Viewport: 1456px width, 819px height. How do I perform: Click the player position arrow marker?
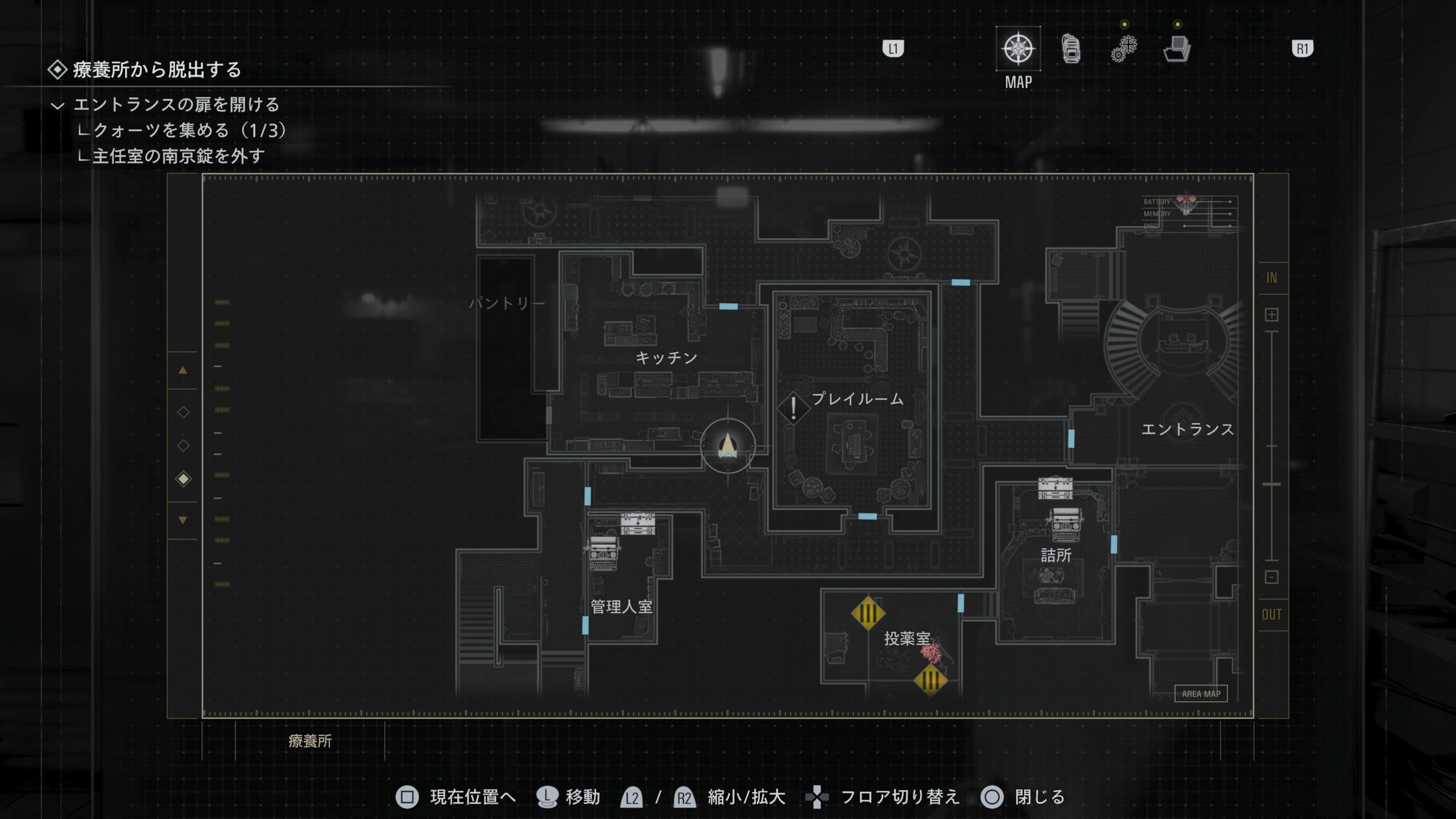coord(728,446)
